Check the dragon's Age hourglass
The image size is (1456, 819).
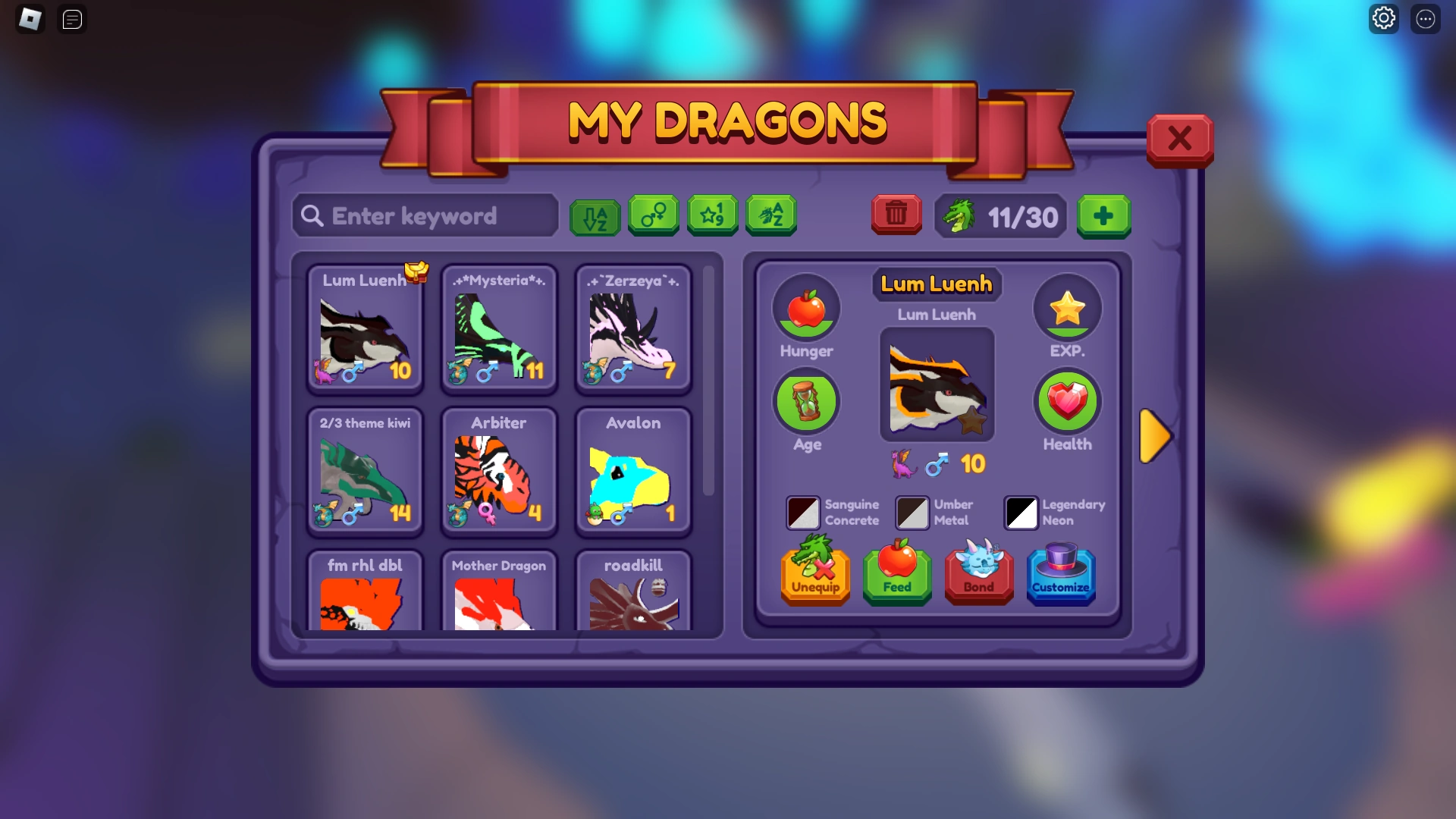(806, 401)
